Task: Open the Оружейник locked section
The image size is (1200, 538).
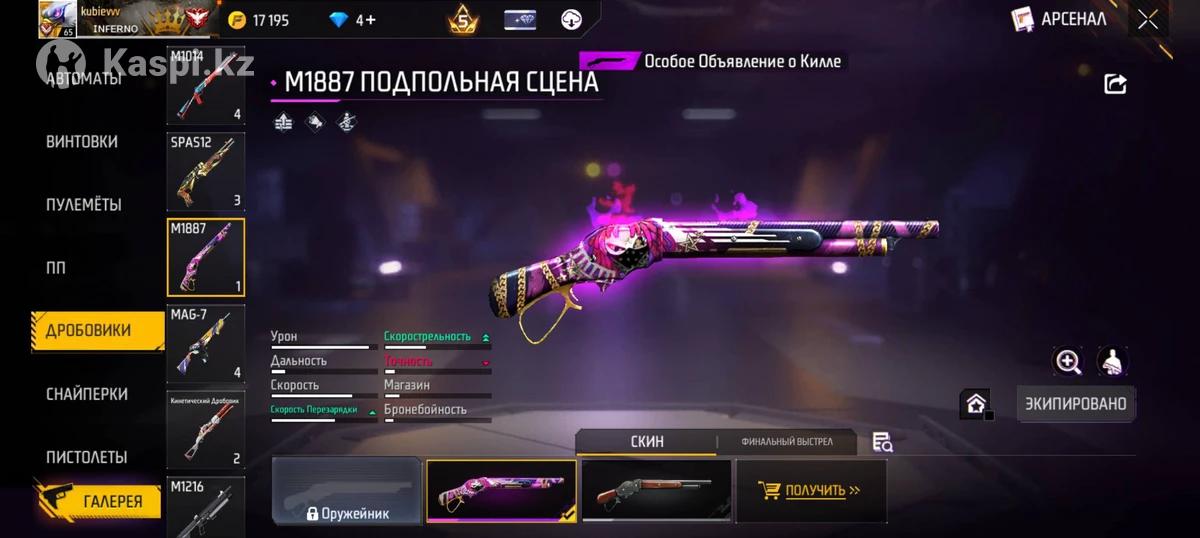Action: tap(347, 492)
